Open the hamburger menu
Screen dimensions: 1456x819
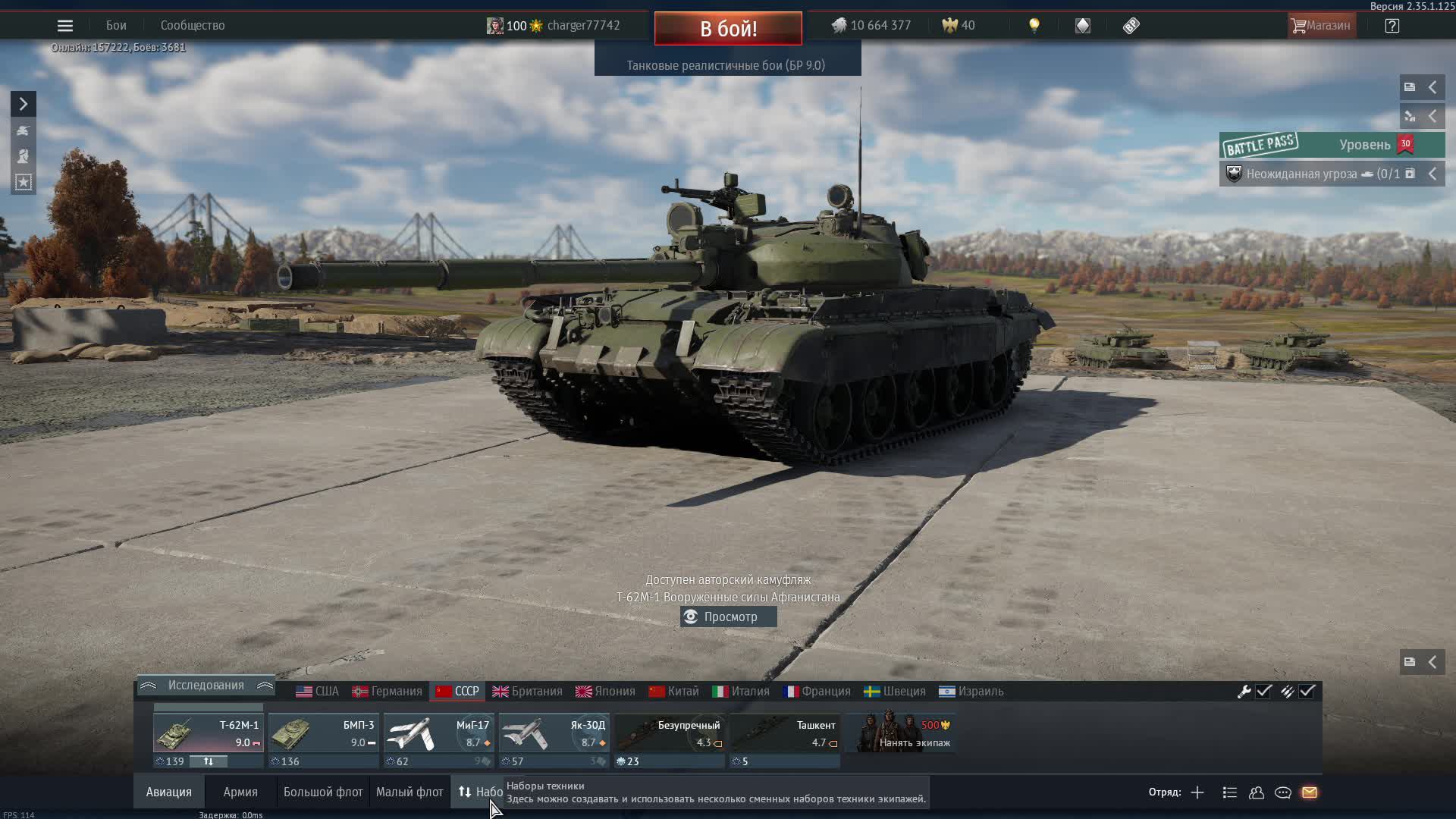click(x=64, y=25)
